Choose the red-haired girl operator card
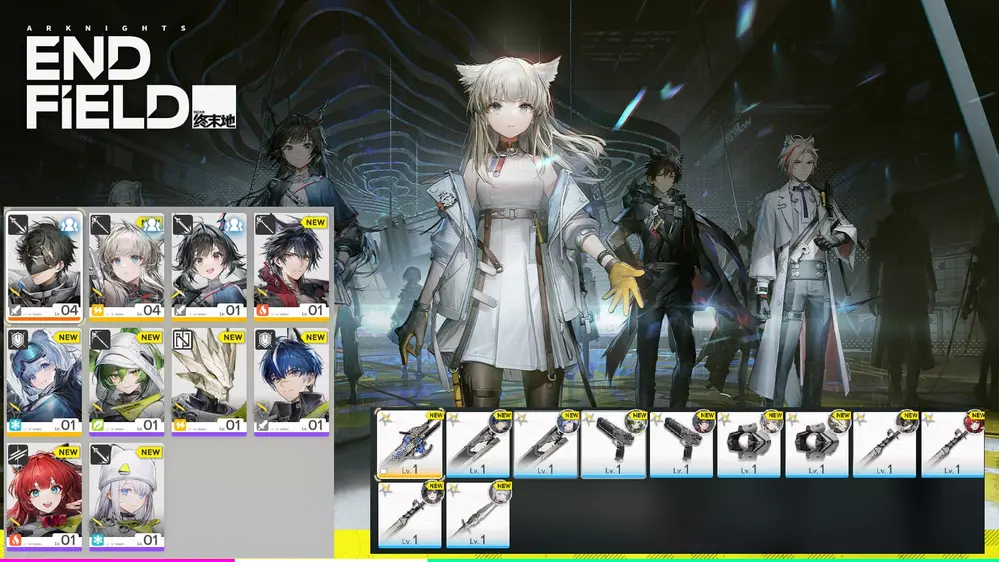Screen dimensions: 999x562 pyautogui.click(x=44, y=498)
